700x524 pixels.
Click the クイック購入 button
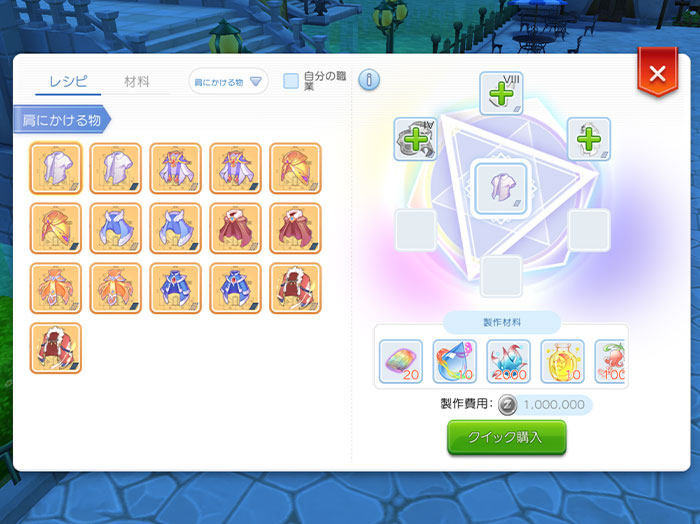pos(506,437)
